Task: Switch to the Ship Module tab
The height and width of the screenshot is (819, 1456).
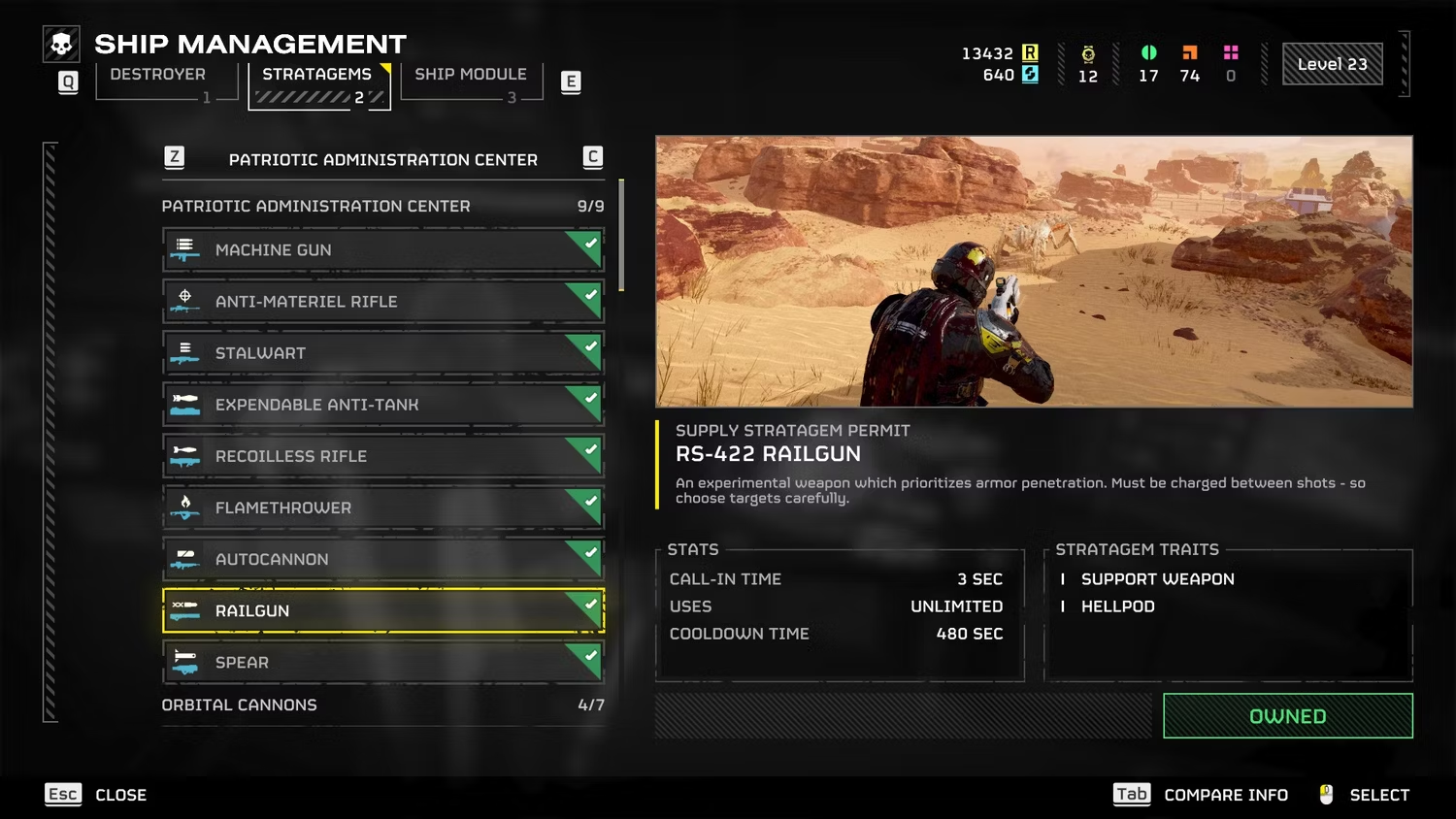Action: [x=471, y=76]
